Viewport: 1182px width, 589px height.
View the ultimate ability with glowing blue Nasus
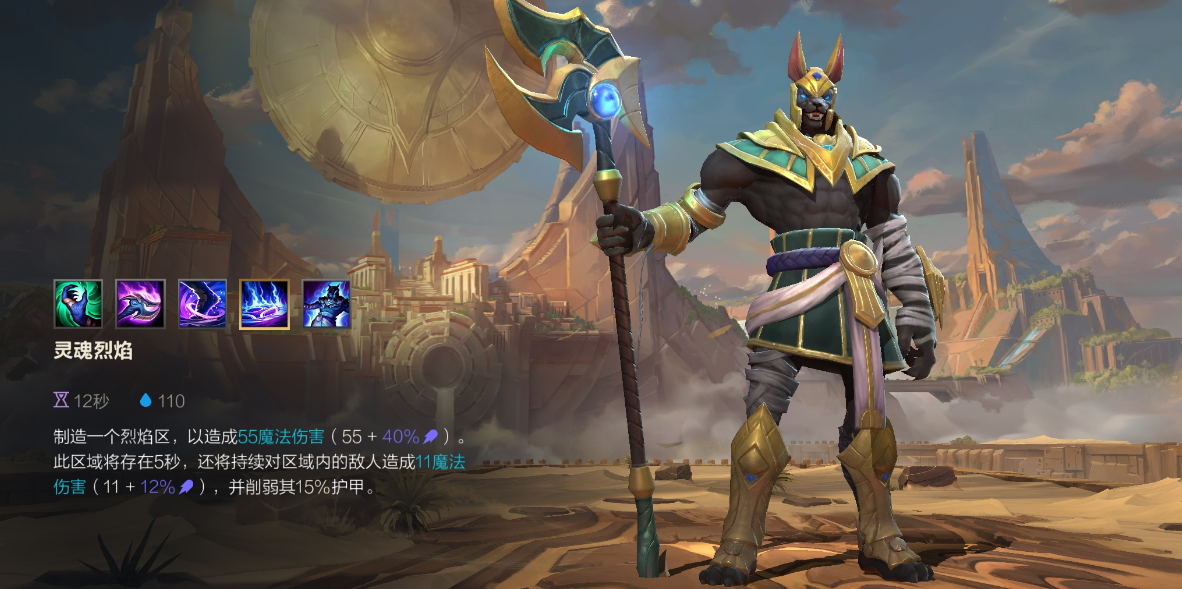(326, 304)
